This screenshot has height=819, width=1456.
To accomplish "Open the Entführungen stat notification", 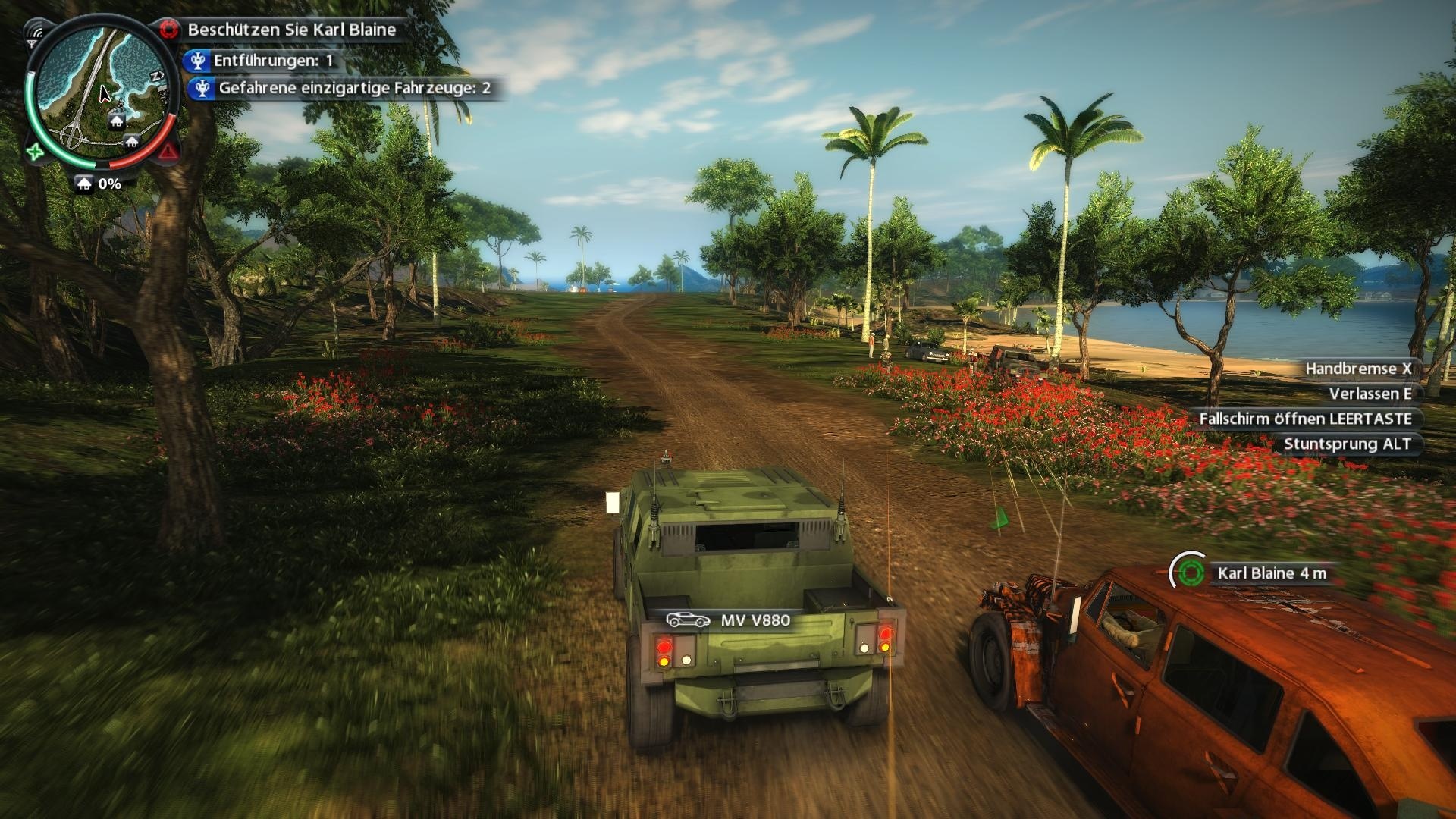I will pyautogui.click(x=272, y=61).
